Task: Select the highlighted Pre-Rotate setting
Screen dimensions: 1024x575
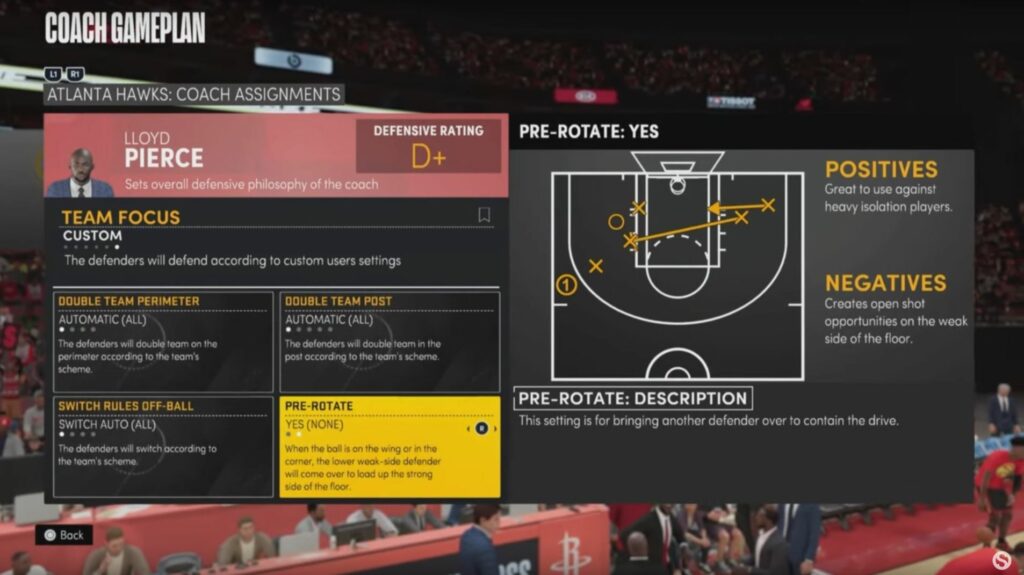Action: click(x=389, y=446)
